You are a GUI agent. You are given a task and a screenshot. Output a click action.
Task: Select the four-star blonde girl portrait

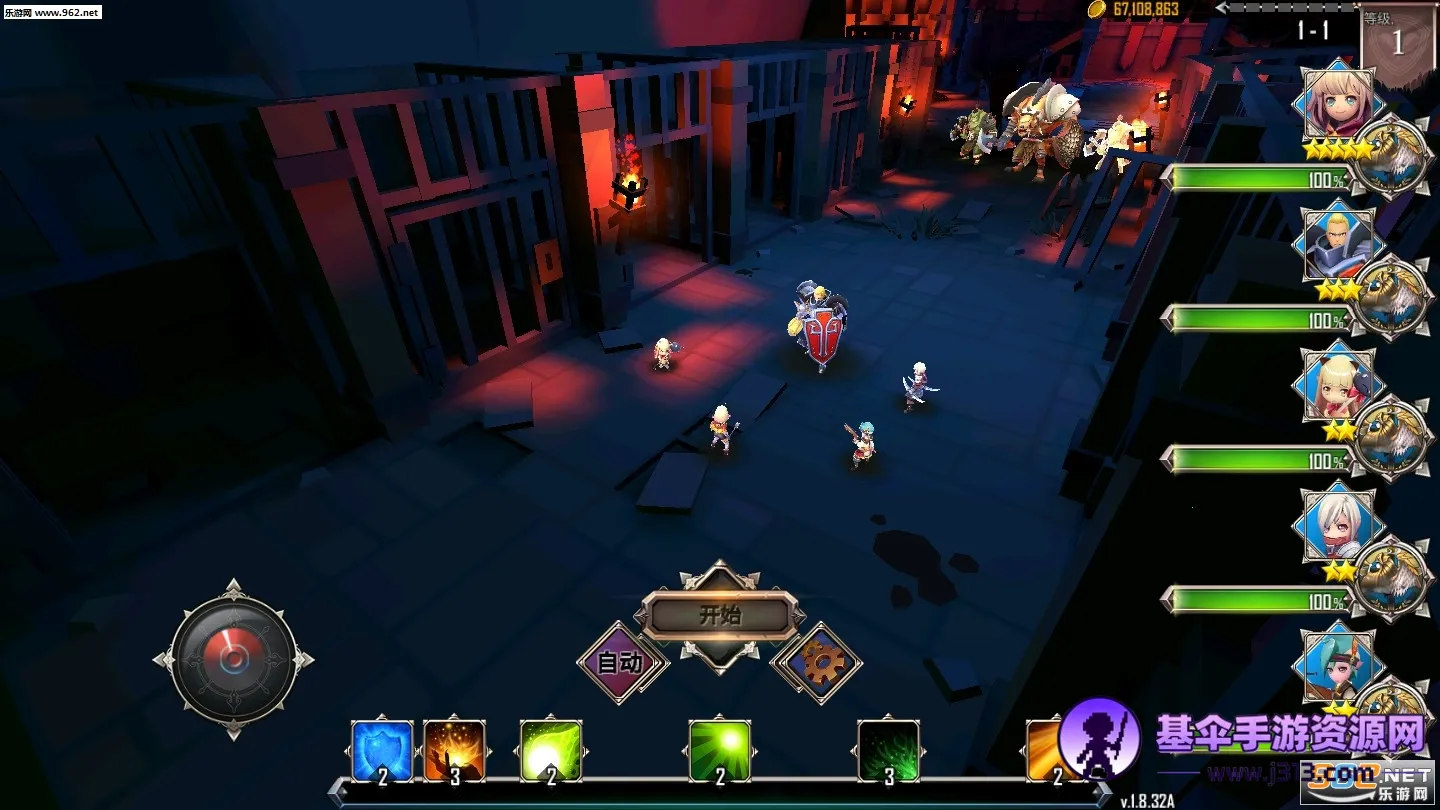point(1339,105)
